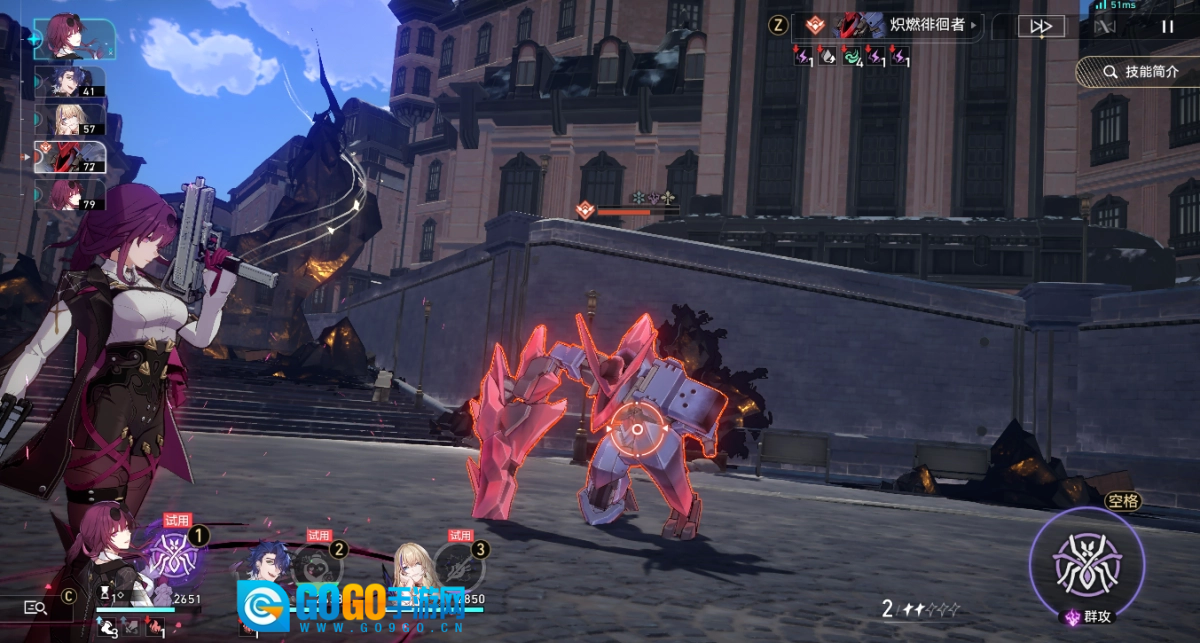Open the 技能简介 skill overview
1200x643 pixels.
(1138, 72)
